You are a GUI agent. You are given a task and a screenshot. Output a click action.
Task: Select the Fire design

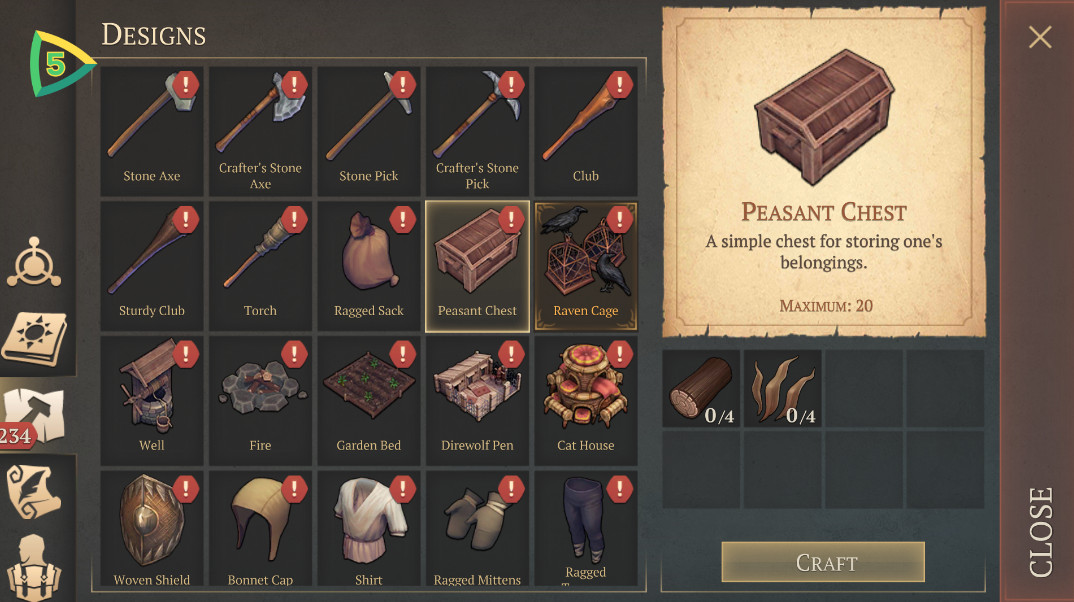tap(260, 401)
